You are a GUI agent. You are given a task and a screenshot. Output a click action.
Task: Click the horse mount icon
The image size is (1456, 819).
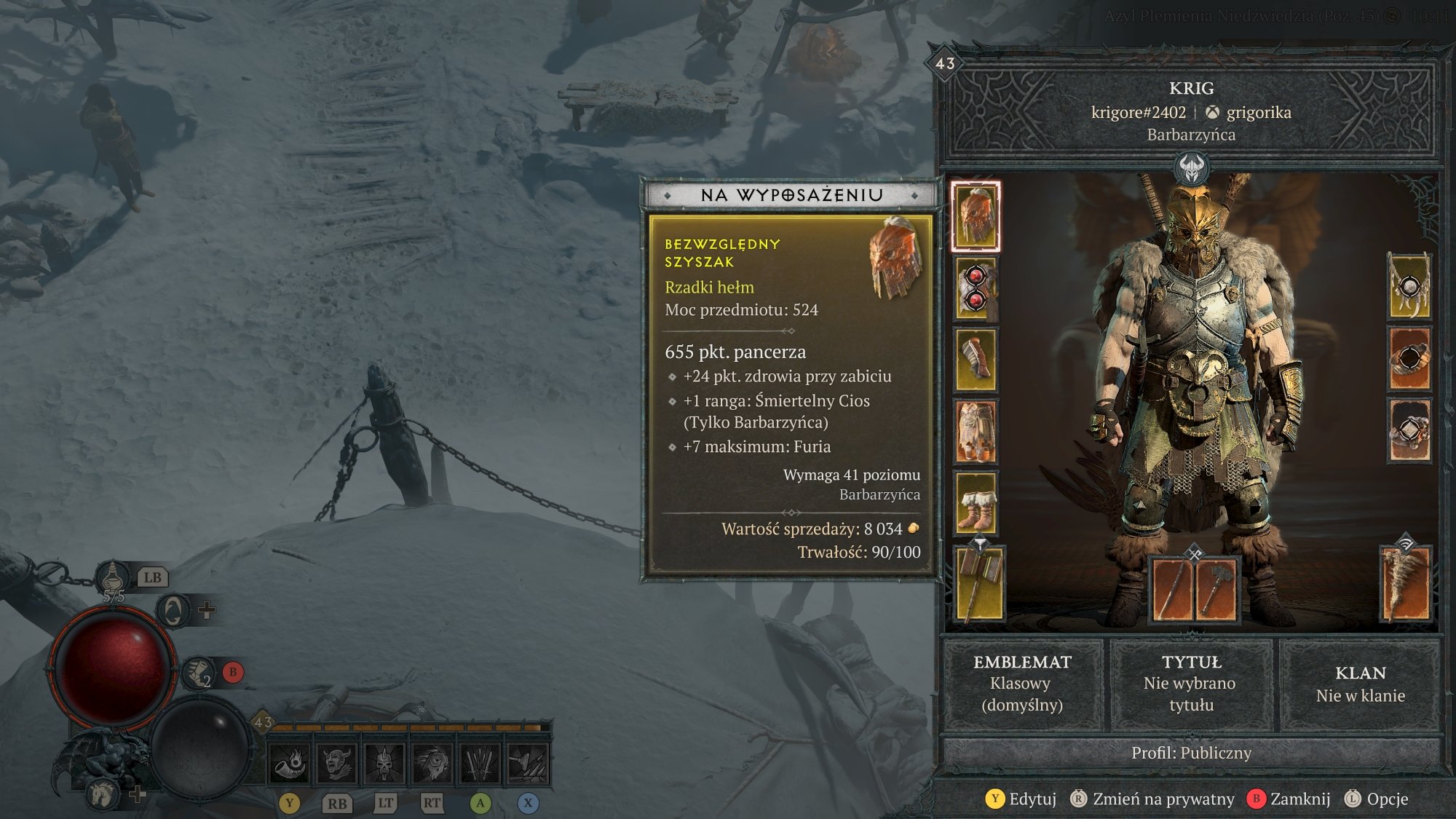[102, 794]
